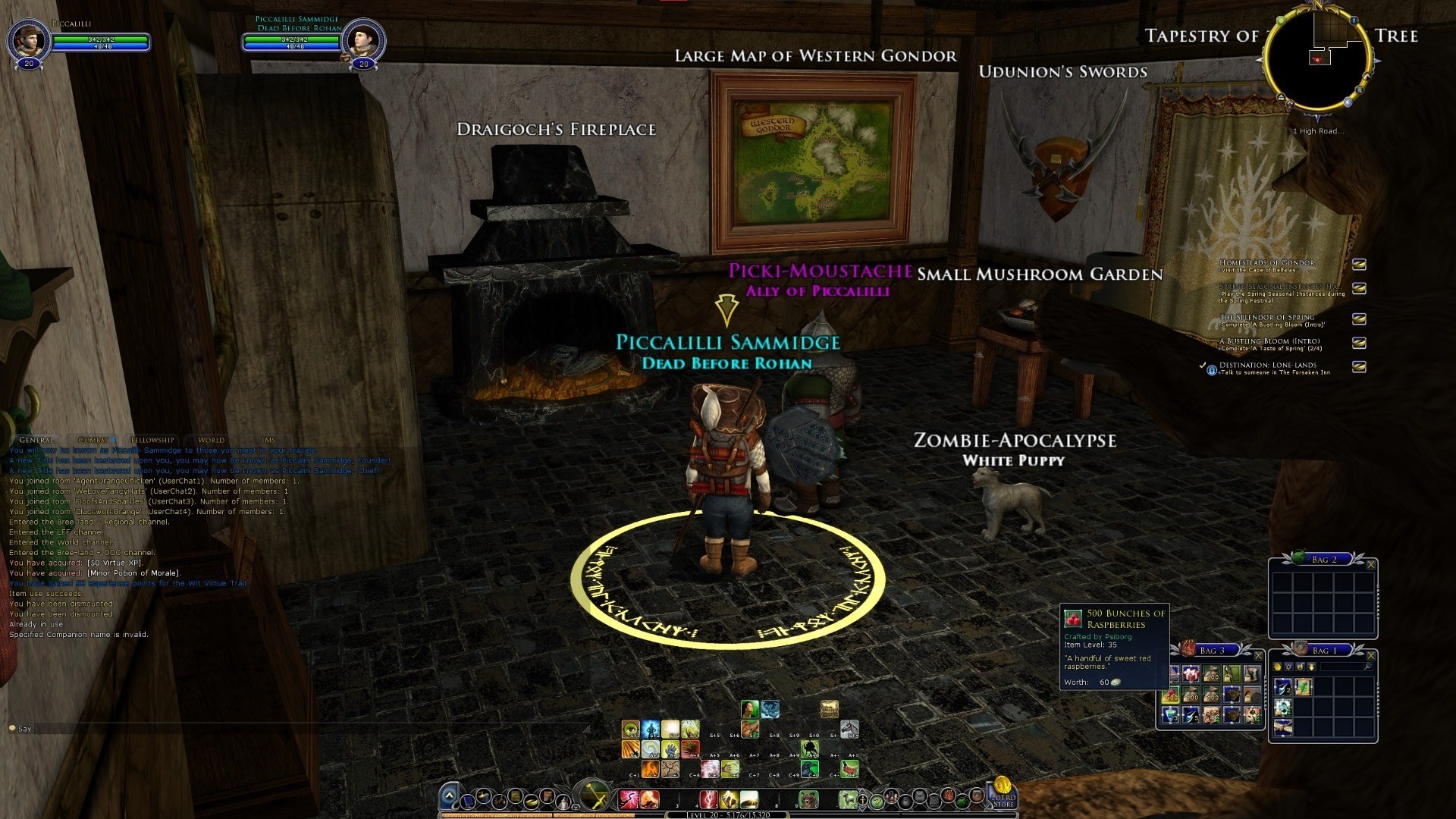Activate the white horse mount skill

coord(849,730)
